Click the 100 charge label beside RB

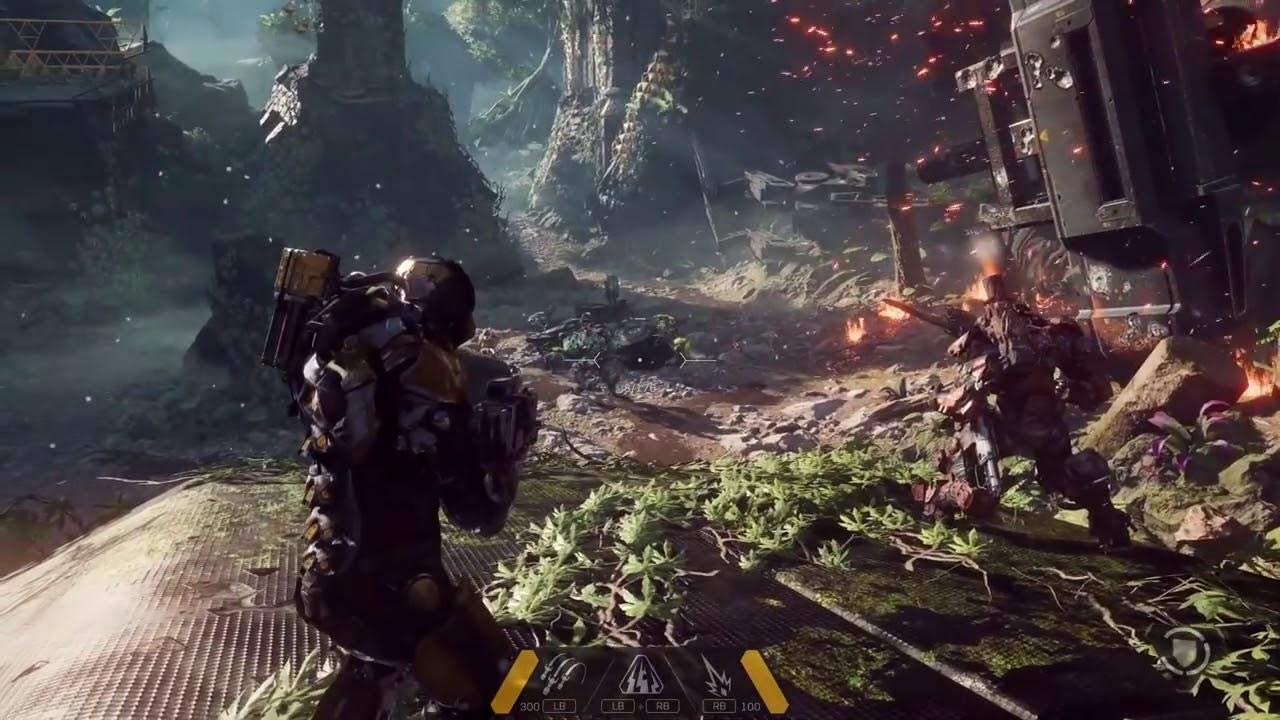(751, 706)
